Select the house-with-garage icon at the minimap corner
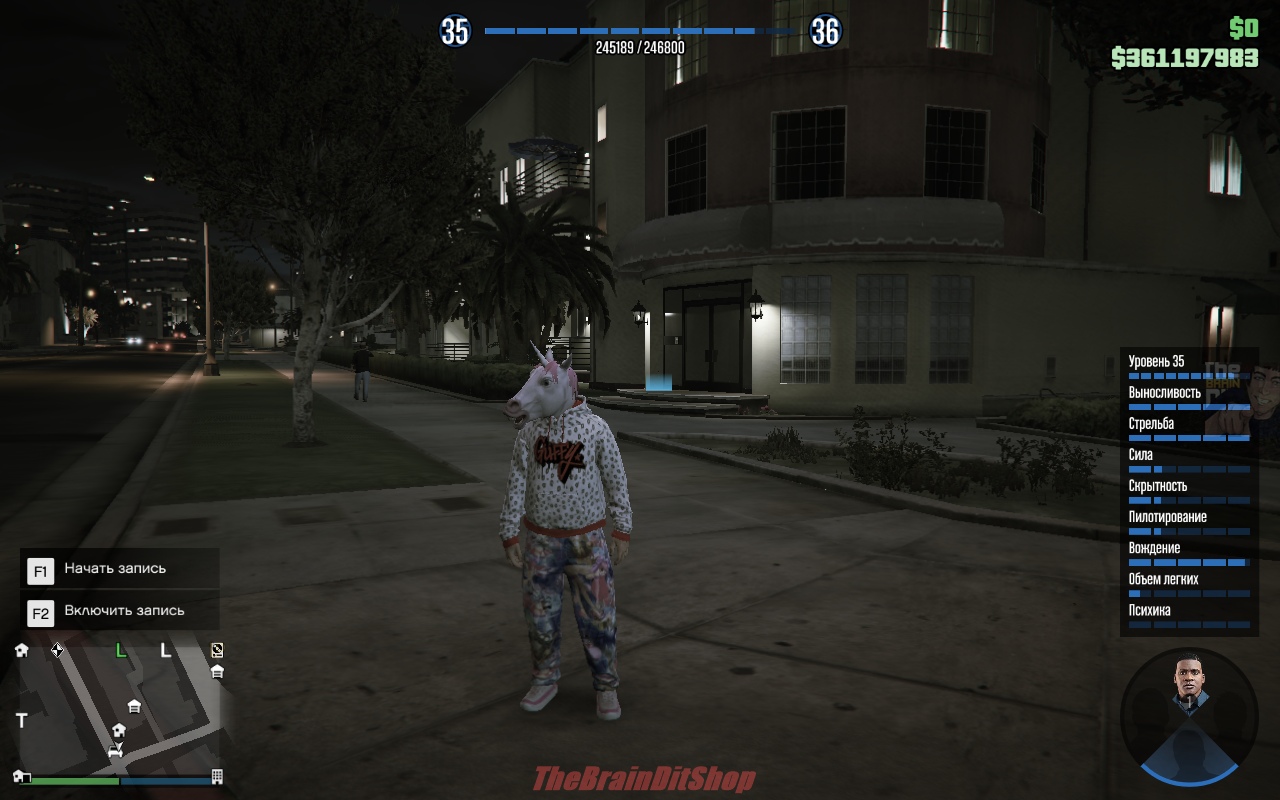 click(22, 777)
